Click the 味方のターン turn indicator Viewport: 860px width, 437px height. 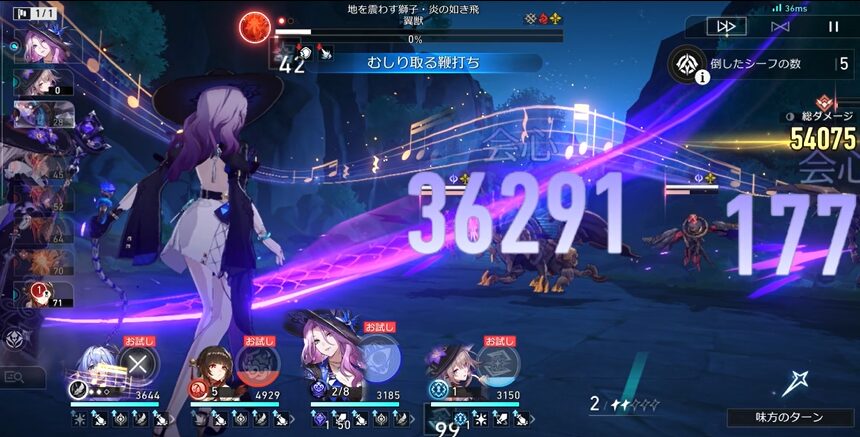tap(790, 418)
